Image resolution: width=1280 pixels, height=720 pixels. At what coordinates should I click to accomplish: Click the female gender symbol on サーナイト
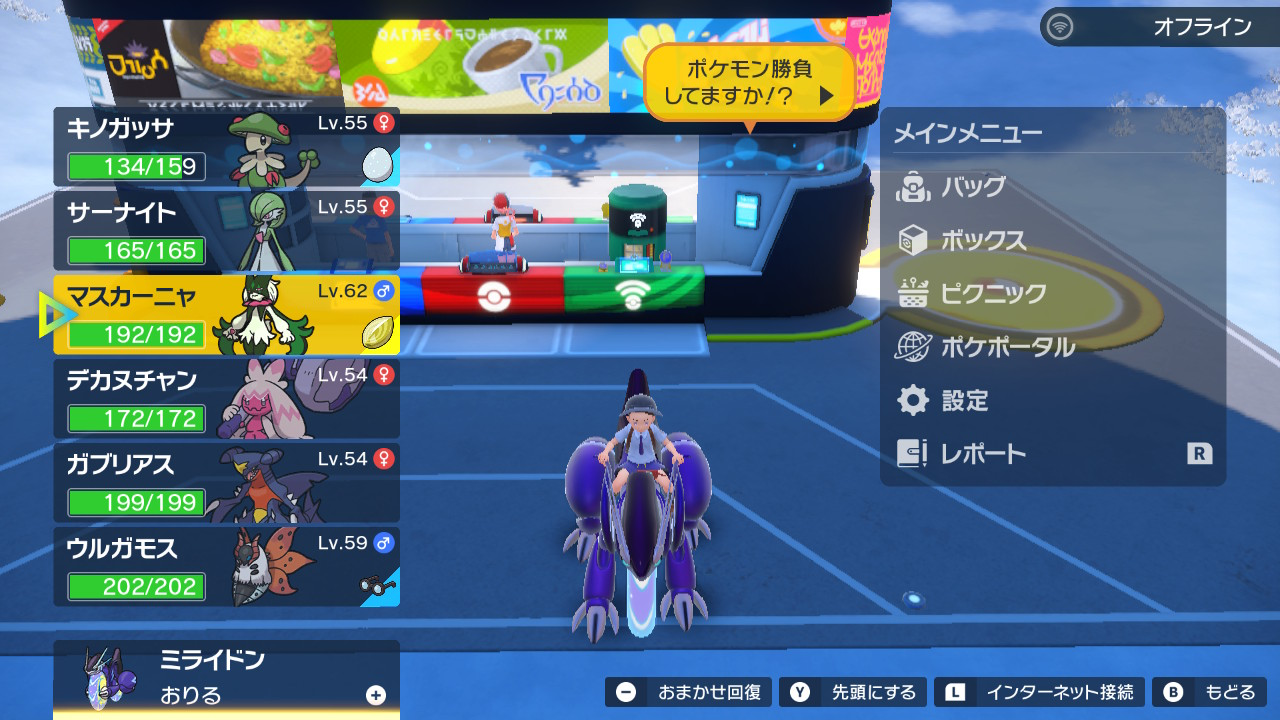click(x=383, y=206)
